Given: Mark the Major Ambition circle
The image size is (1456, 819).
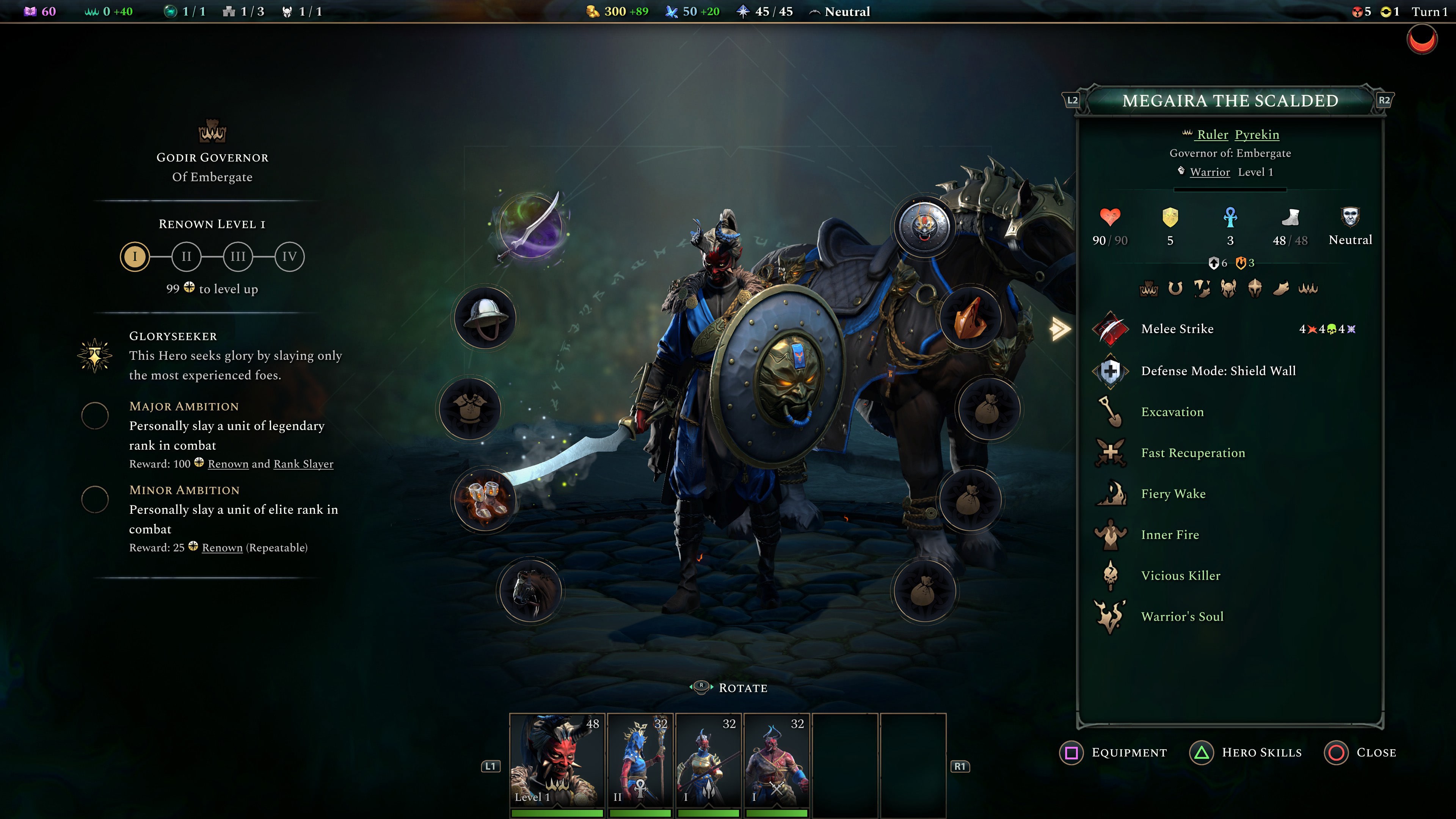Looking at the screenshot, I should tap(94, 416).
